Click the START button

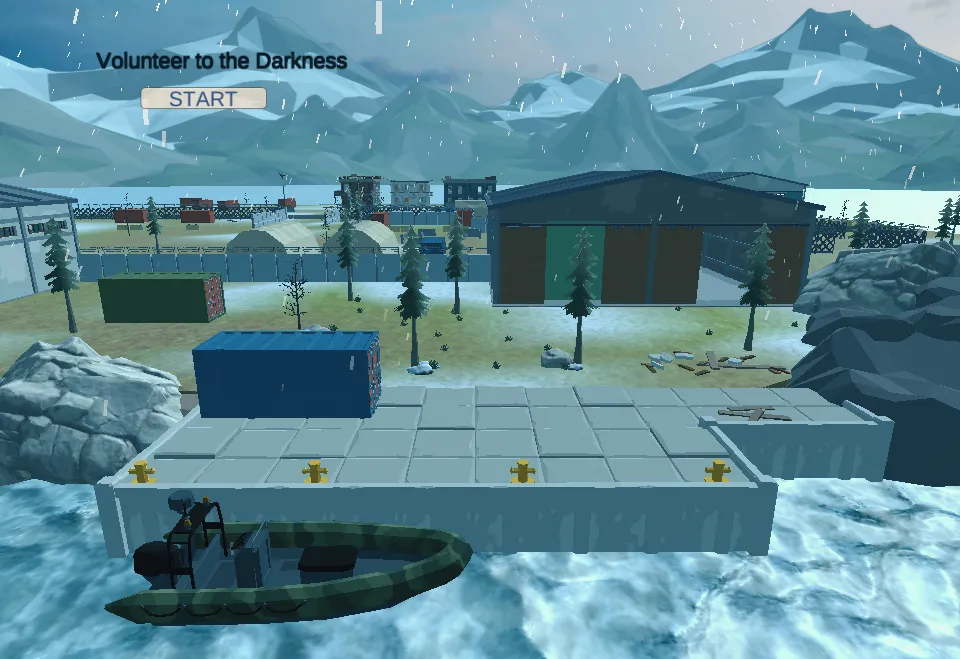click(x=203, y=98)
